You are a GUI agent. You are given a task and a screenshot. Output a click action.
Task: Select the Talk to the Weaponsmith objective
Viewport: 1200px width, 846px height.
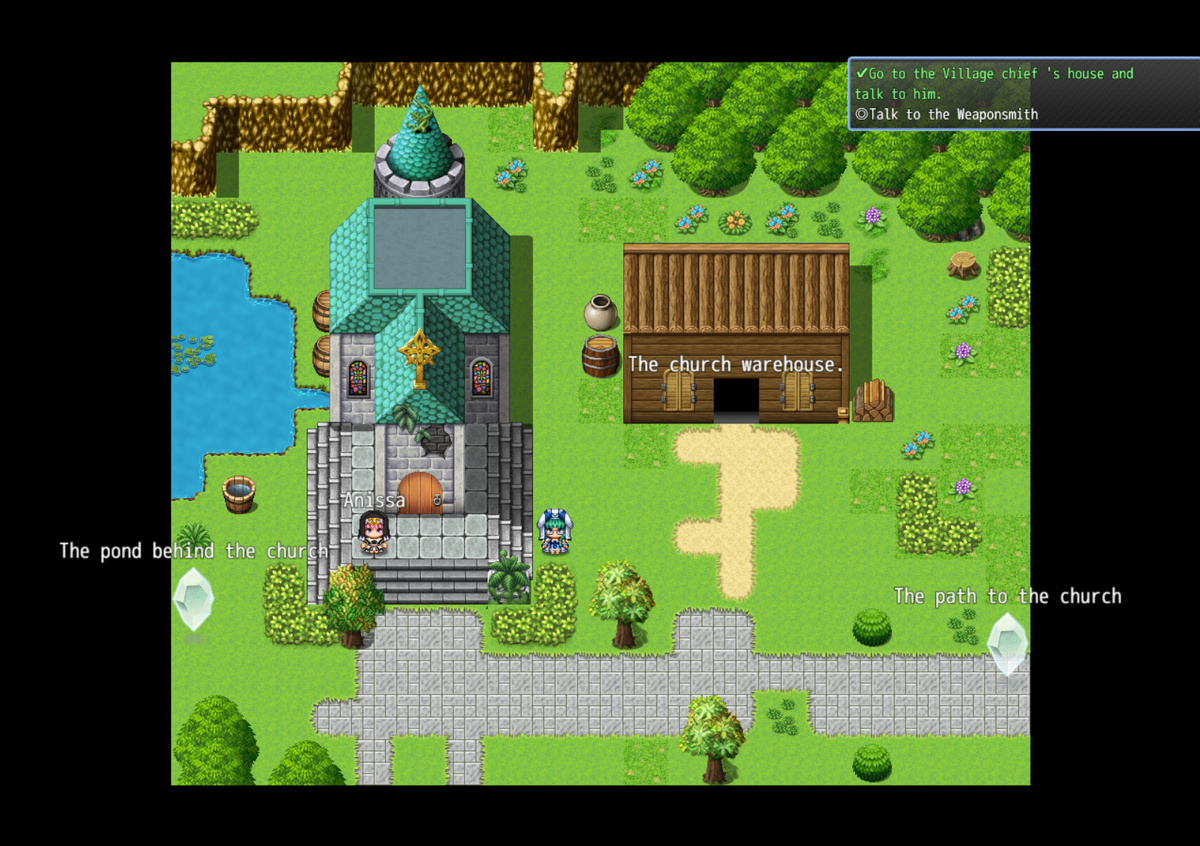tap(946, 114)
